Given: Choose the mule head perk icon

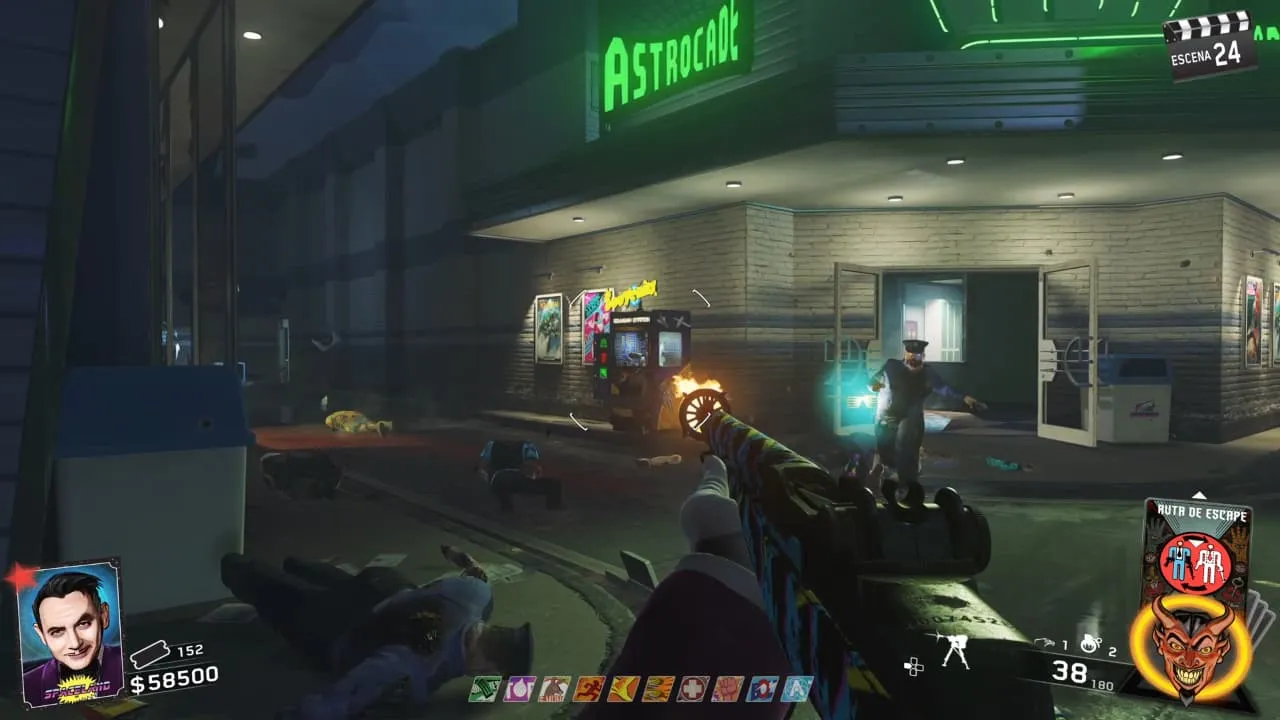Looking at the screenshot, I should (x=553, y=688).
